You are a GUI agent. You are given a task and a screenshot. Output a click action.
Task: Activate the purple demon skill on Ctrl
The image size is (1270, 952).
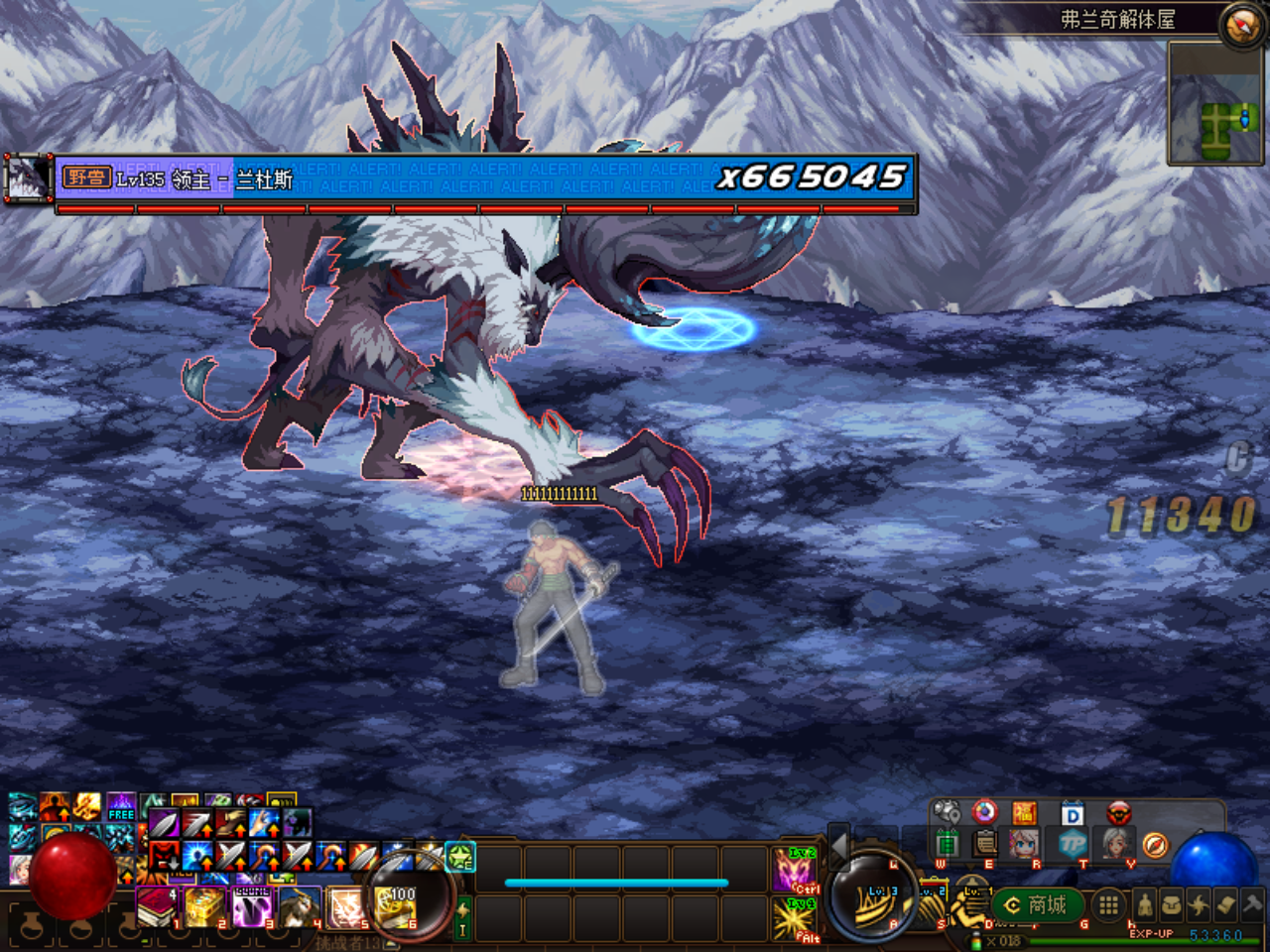[796, 869]
